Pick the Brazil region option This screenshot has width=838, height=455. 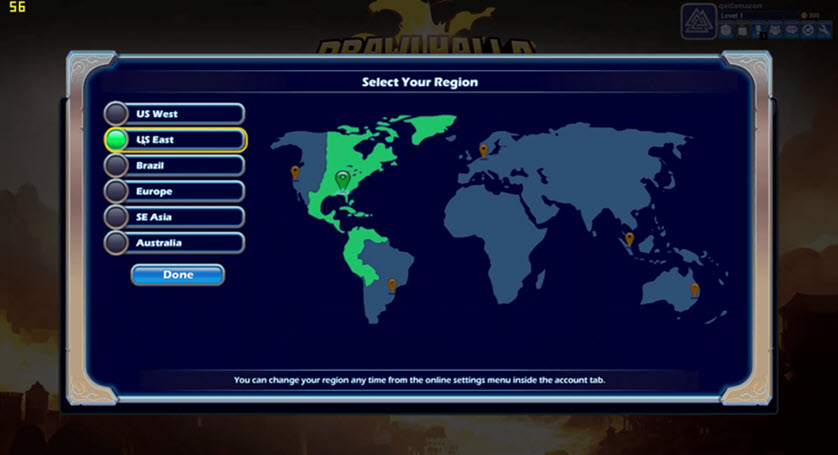point(175,165)
